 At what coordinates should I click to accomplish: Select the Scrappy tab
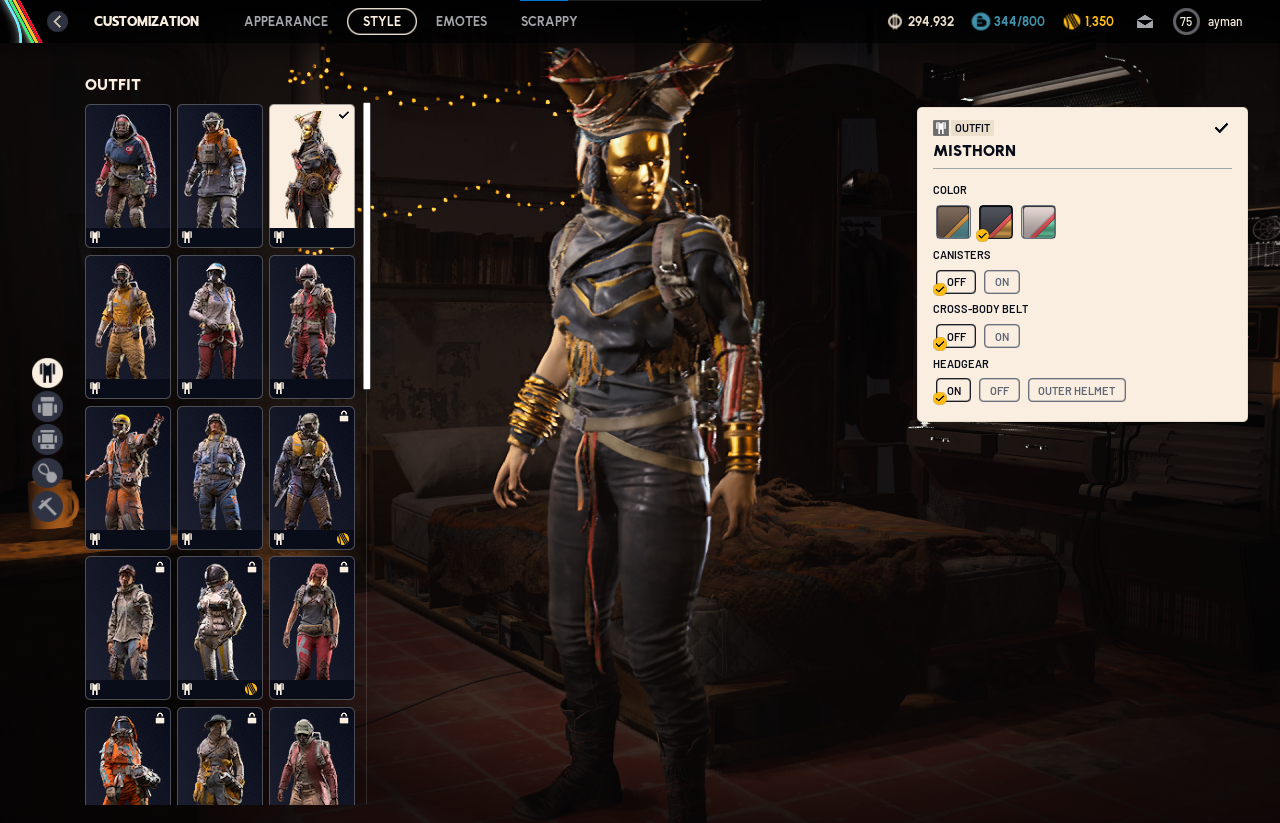[x=549, y=21]
